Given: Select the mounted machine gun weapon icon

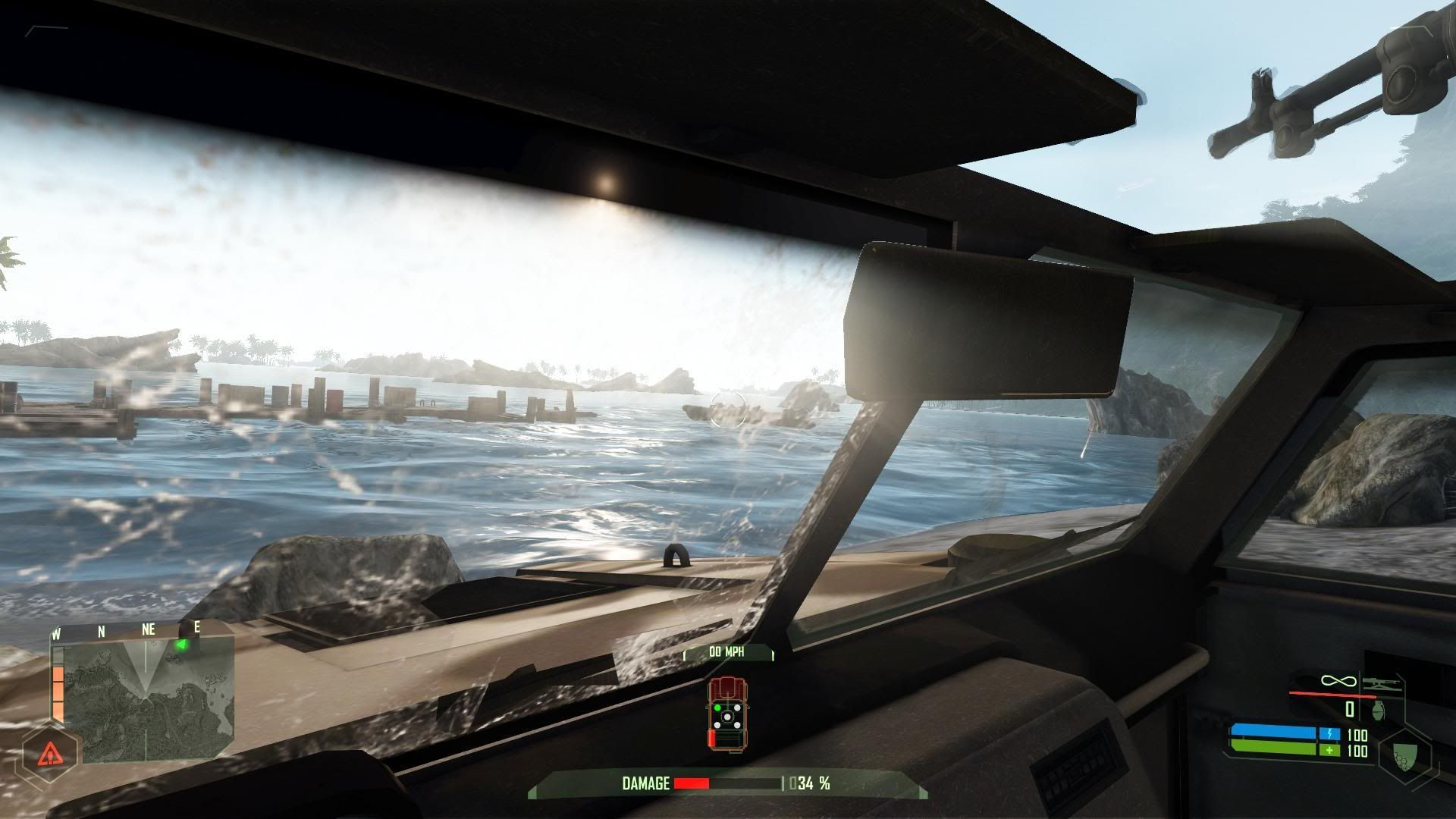Looking at the screenshot, I should tap(1379, 683).
